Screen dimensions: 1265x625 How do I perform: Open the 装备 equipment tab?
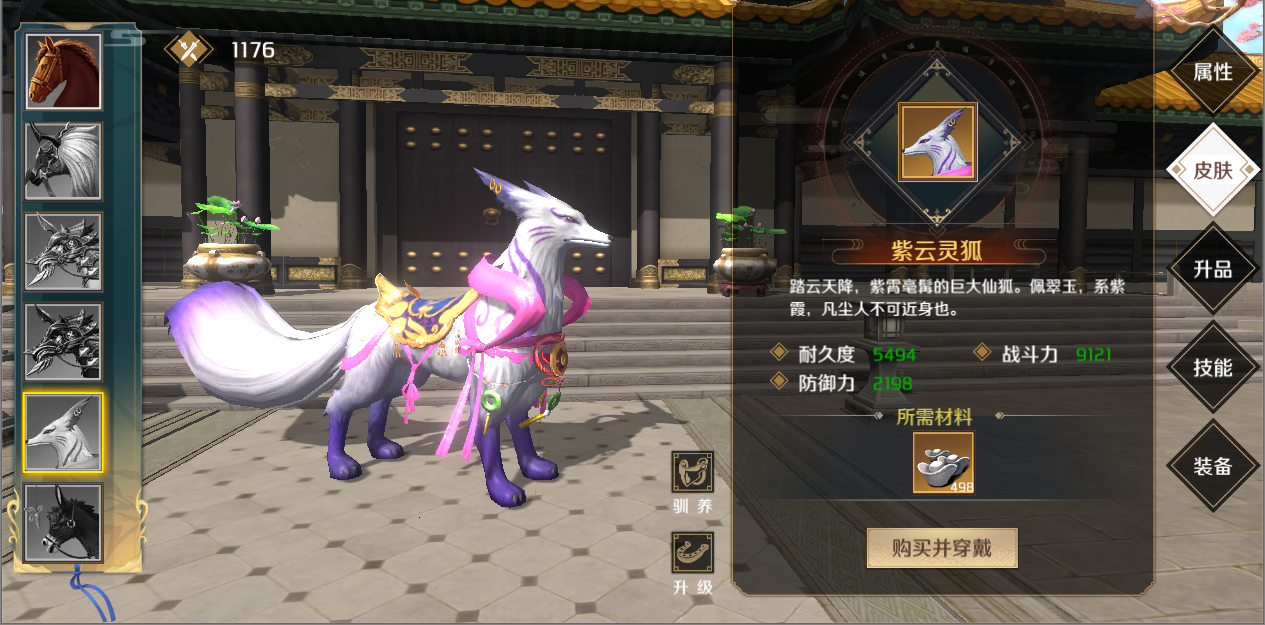(1212, 466)
